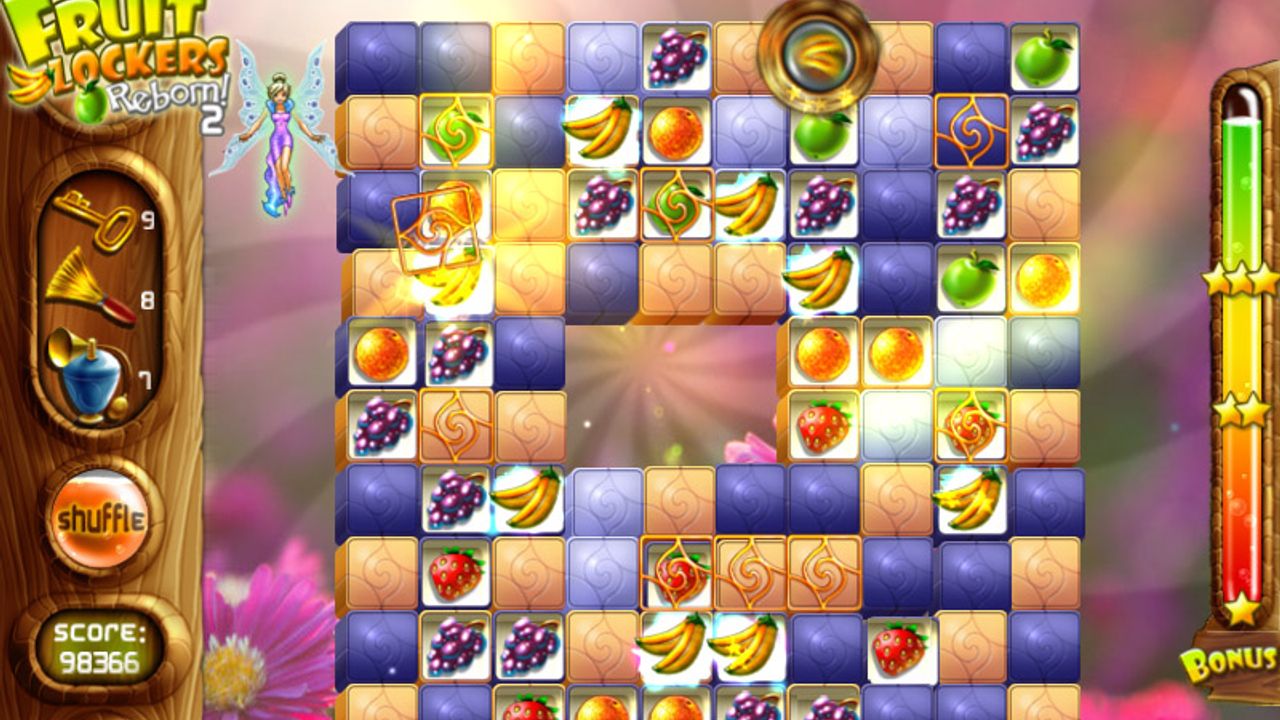Pick the green apple beside the glowing orange

[x=970, y=279]
